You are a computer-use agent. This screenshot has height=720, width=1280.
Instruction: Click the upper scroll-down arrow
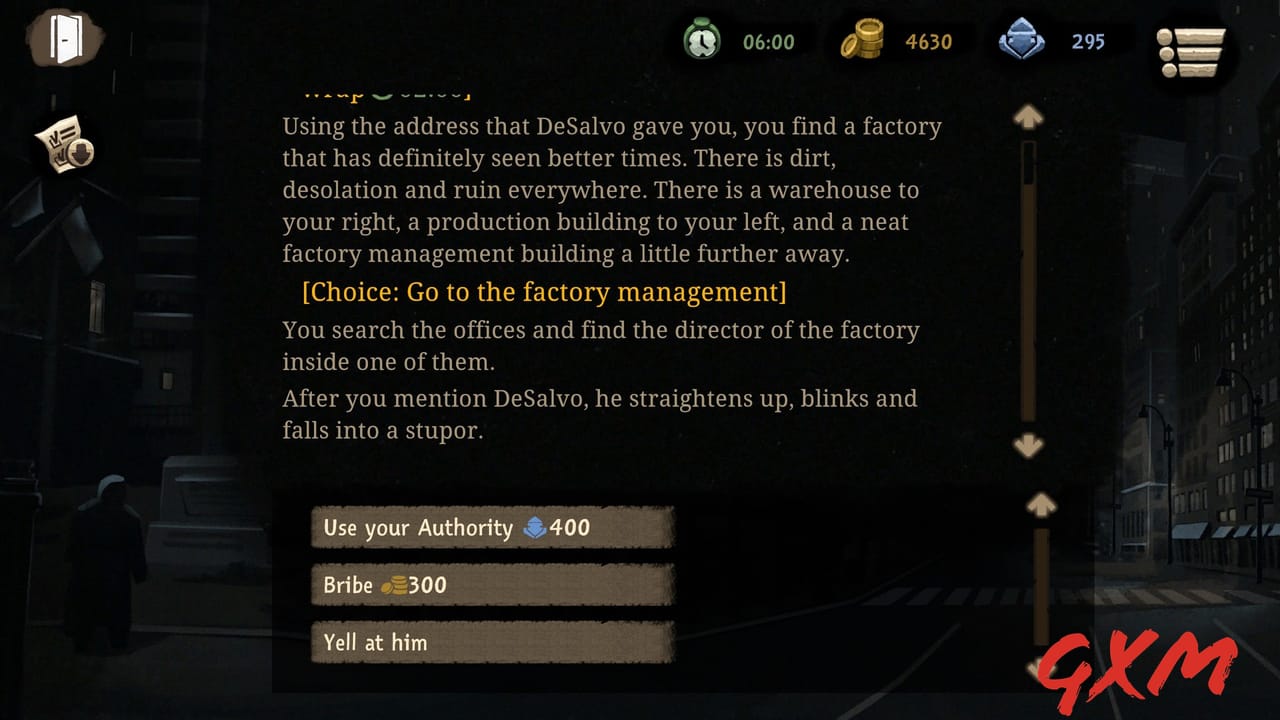1028,447
